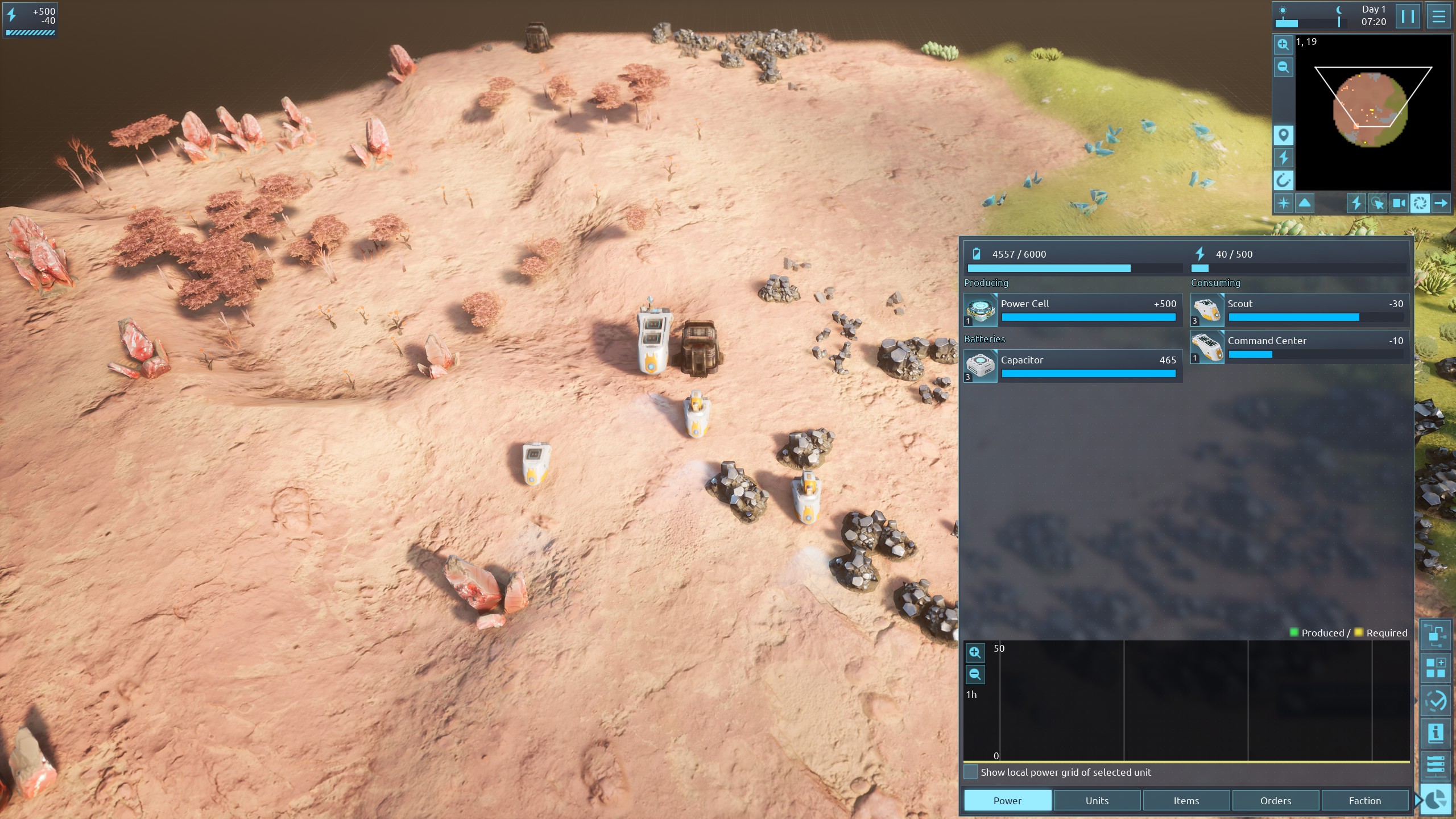Click the right arrow button under minimap

pos(1441,203)
